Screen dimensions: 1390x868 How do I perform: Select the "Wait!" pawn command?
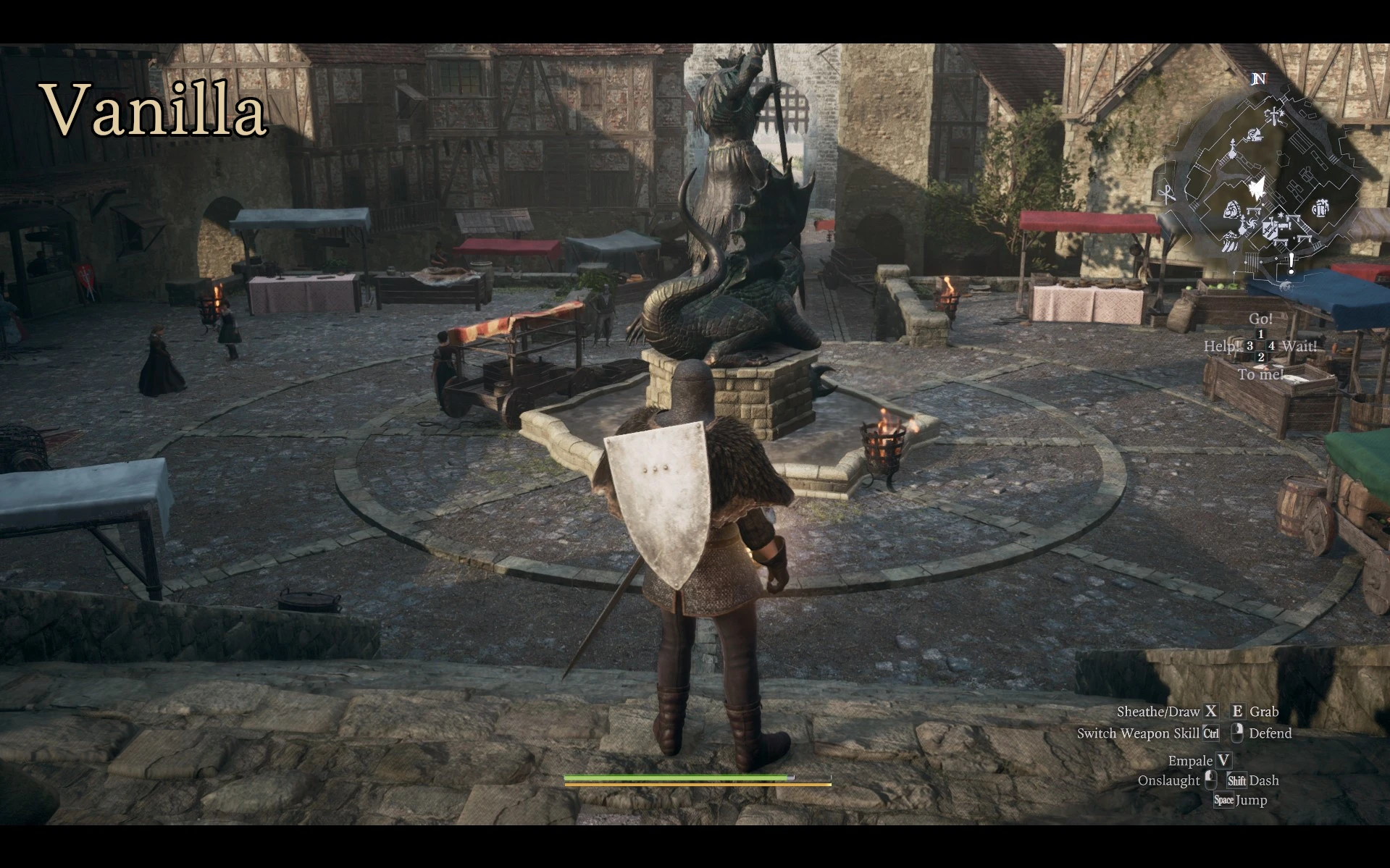(x=1298, y=346)
